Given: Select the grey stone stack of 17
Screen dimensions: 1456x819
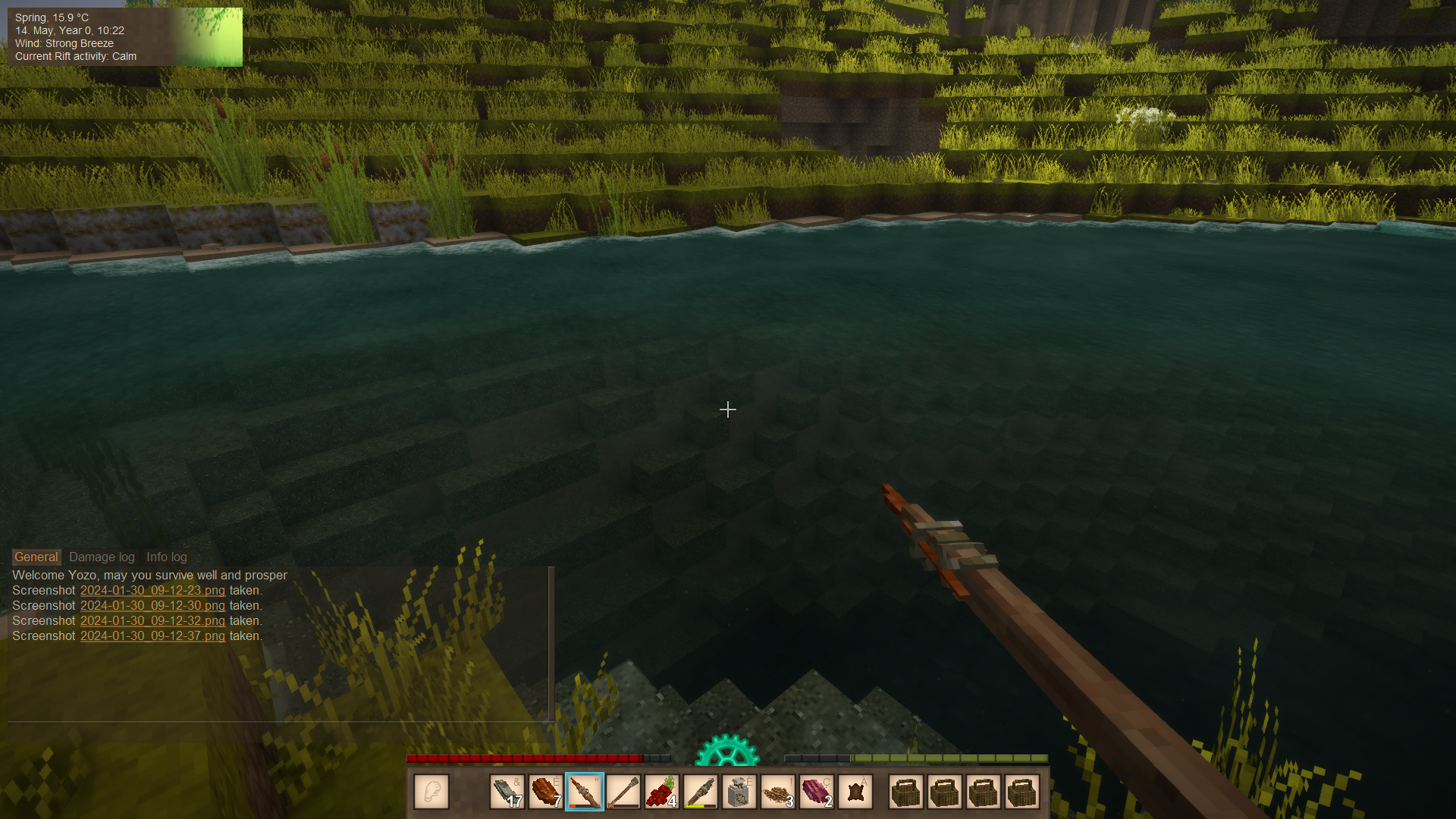Looking at the screenshot, I should coord(507,792).
